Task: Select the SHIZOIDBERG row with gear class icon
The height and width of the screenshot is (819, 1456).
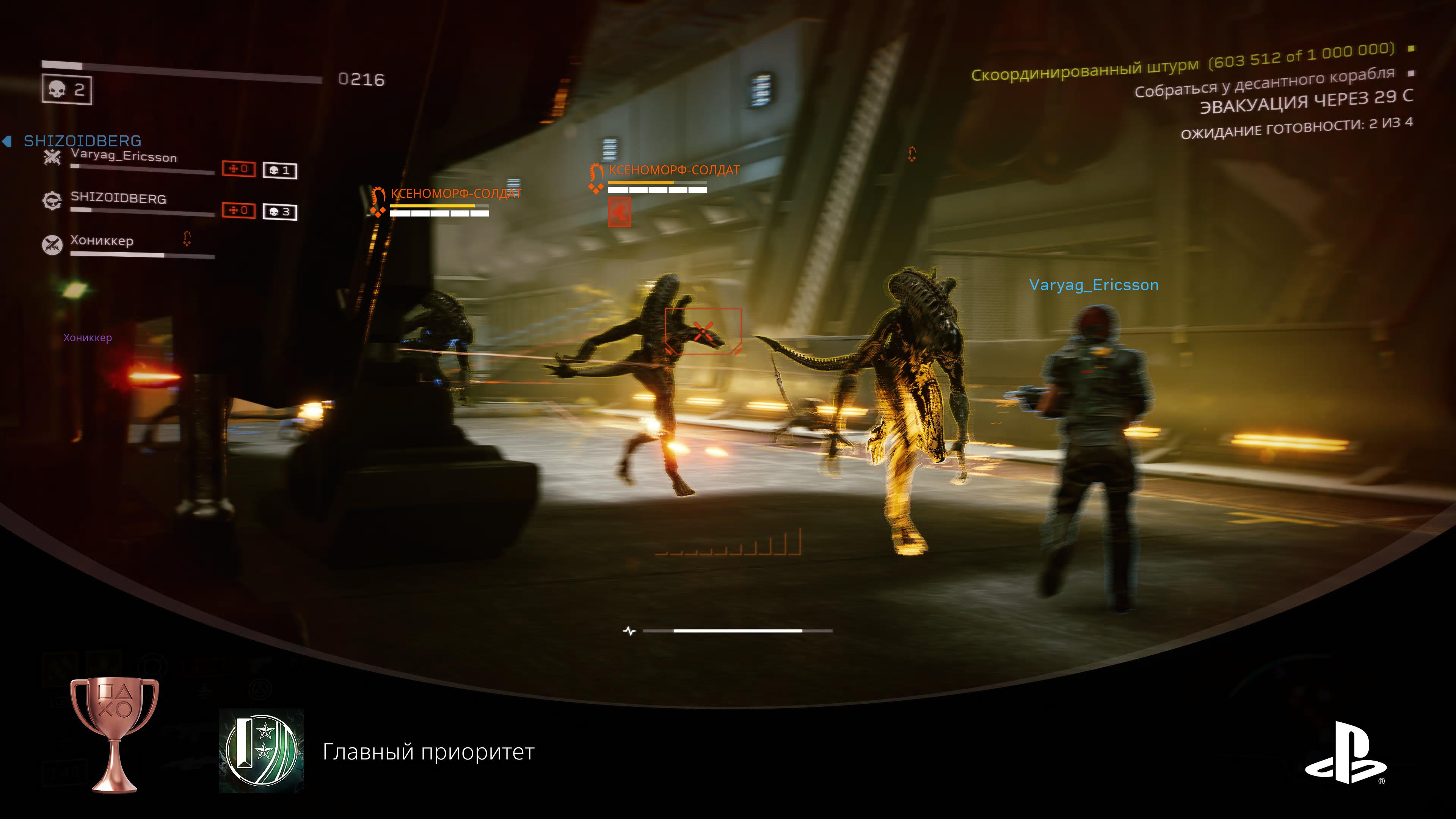Action: coord(118,198)
